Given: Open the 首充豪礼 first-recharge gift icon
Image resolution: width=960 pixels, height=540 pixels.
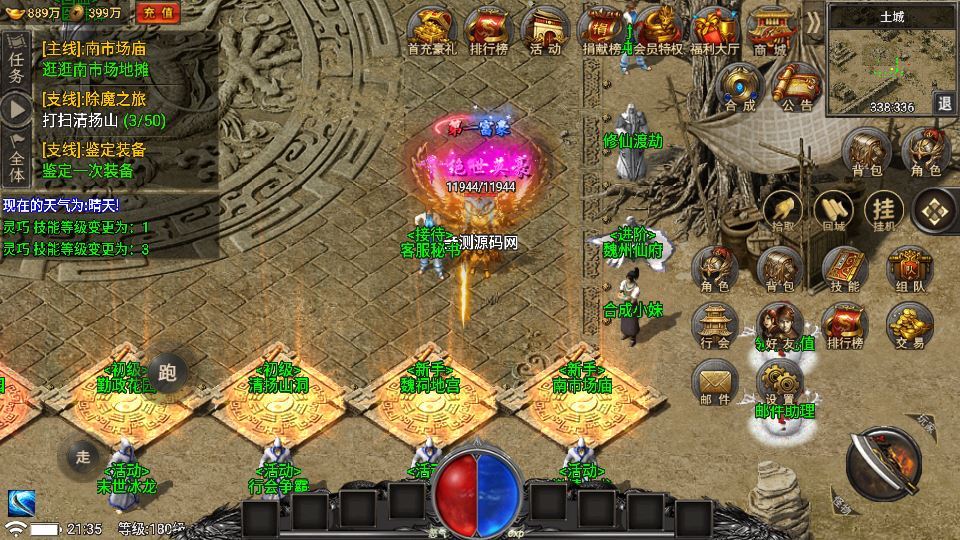Looking at the screenshot, I should pos(432,30).
